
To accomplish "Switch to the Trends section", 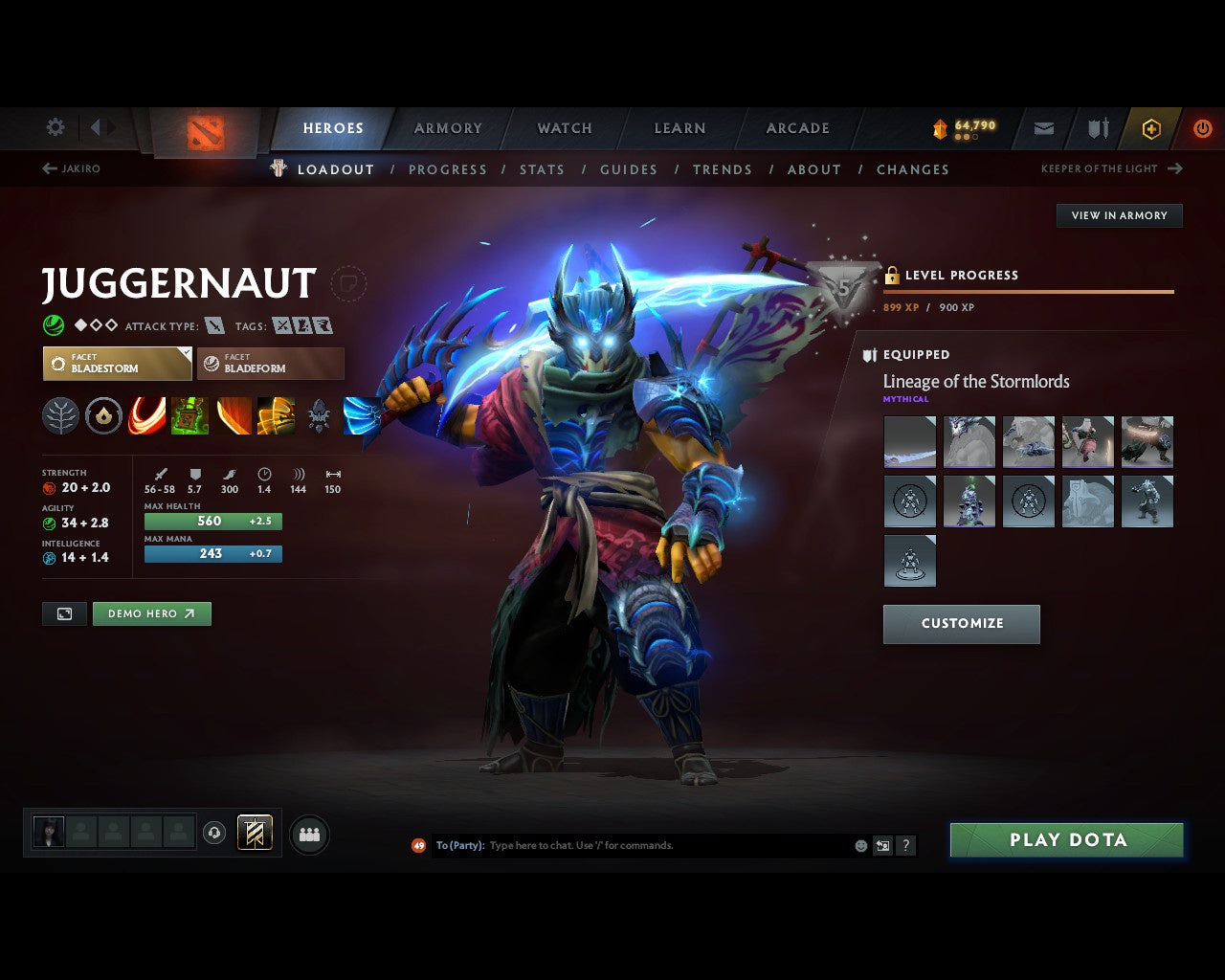I will coord(722,169).
